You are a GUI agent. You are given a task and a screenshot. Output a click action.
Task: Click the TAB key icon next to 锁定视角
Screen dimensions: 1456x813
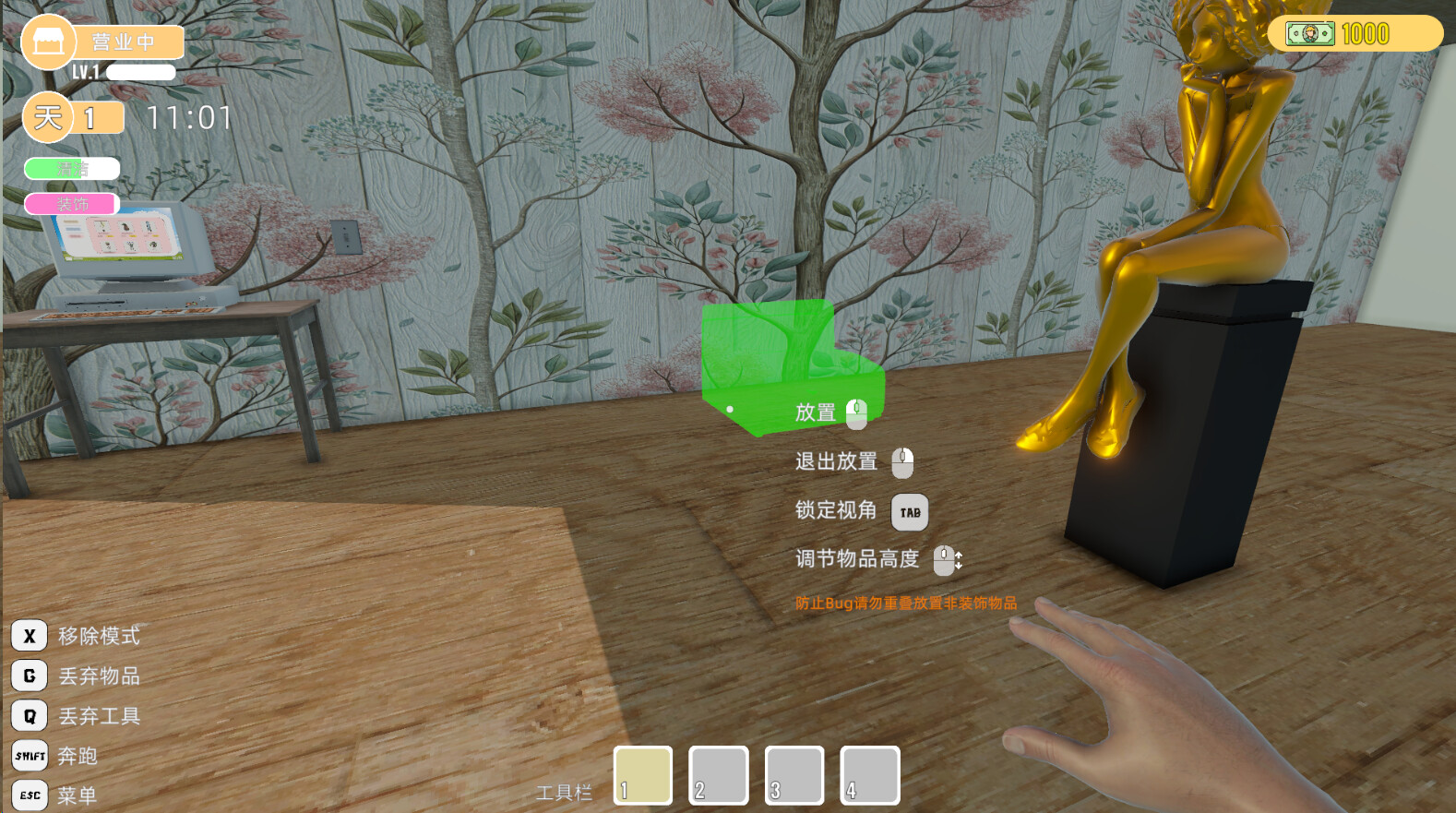point(910,511)
